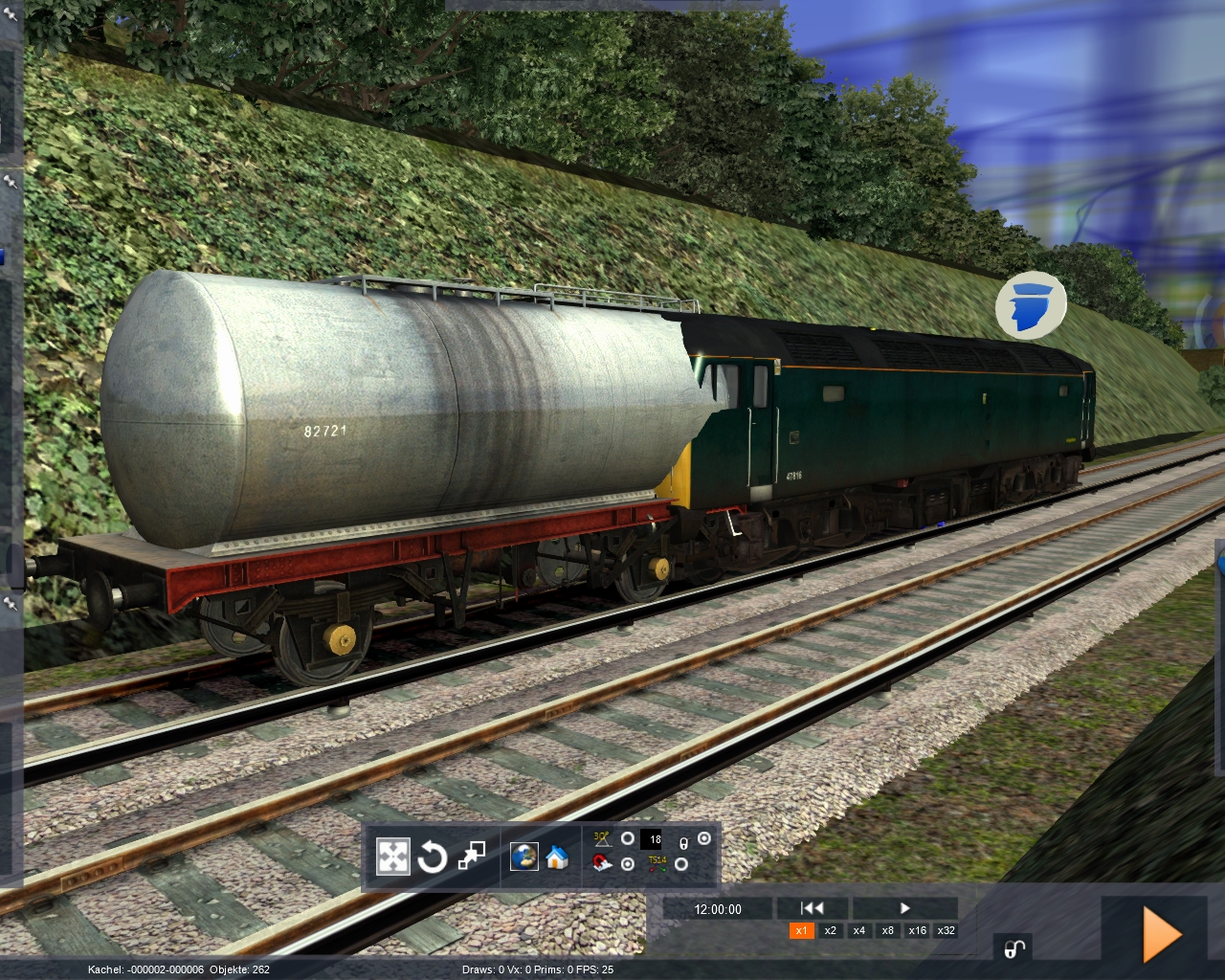Toggle the mouse icon option
The height and width of the screenshot is (980, 1225).
click(684, 843)
